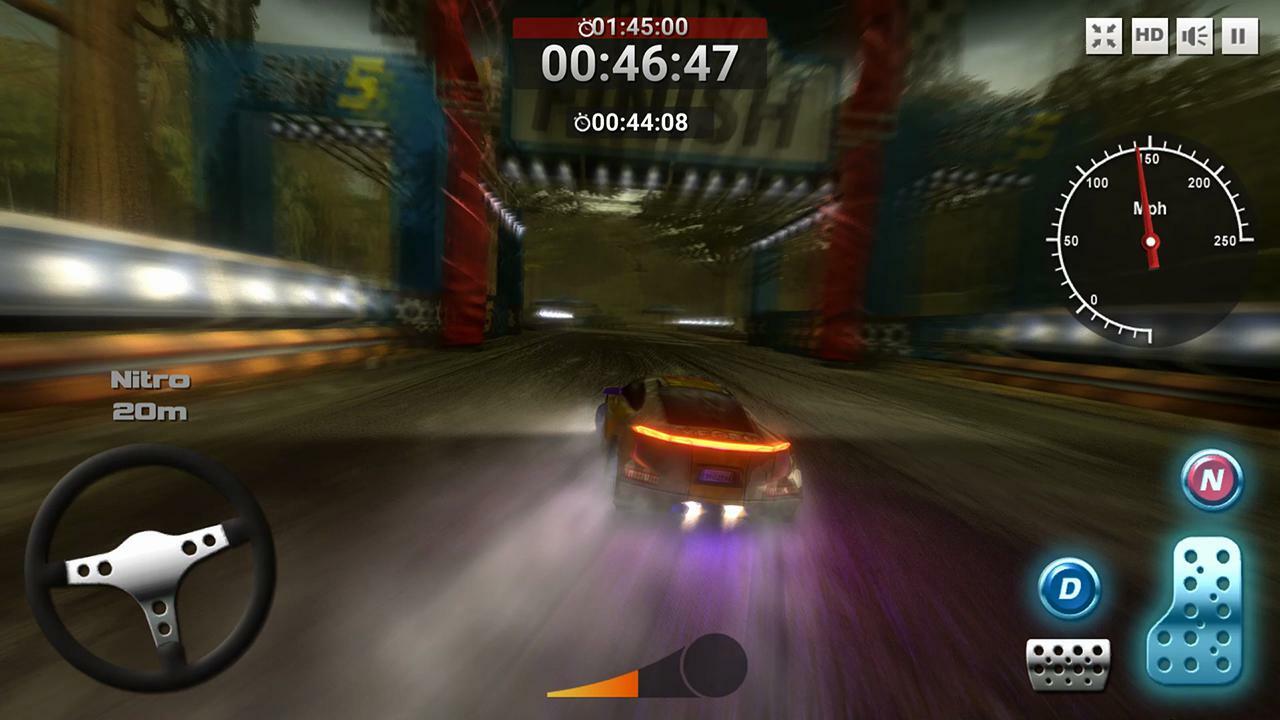Toggle HD graphics quality

pos(1147,35)
